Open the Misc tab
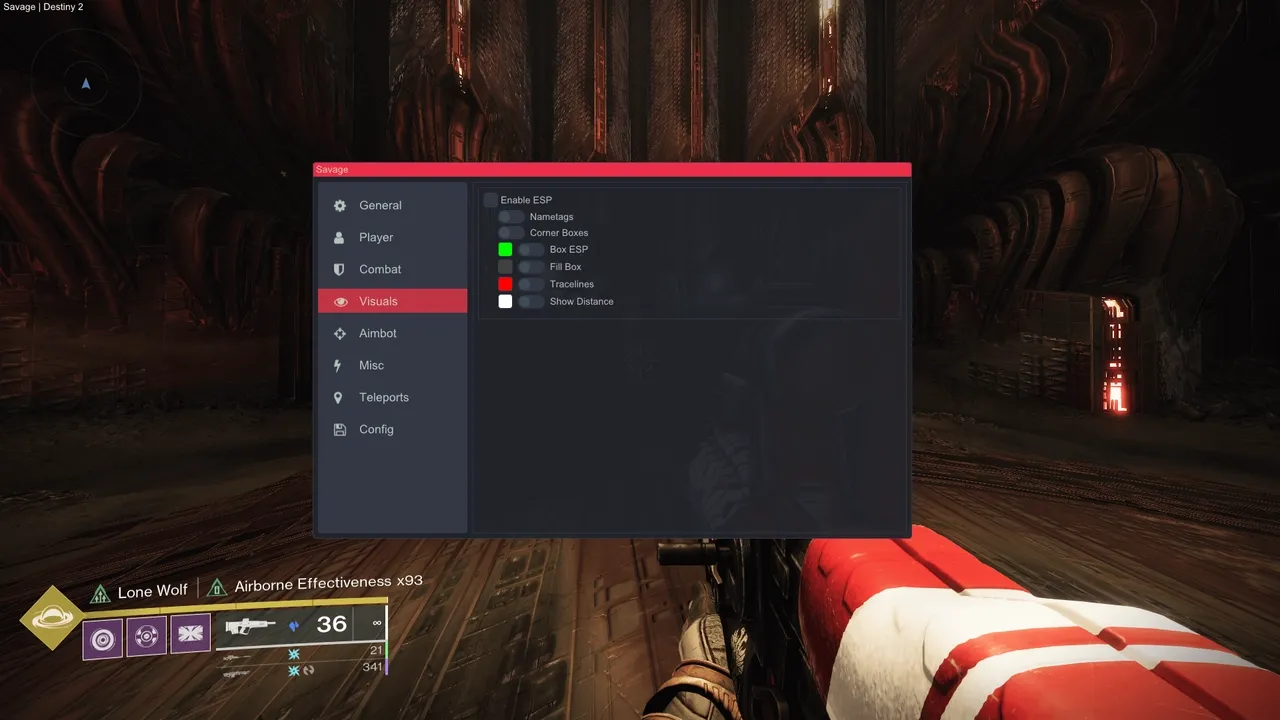The width and height of the screenshot is (1280, 720). 371,365
